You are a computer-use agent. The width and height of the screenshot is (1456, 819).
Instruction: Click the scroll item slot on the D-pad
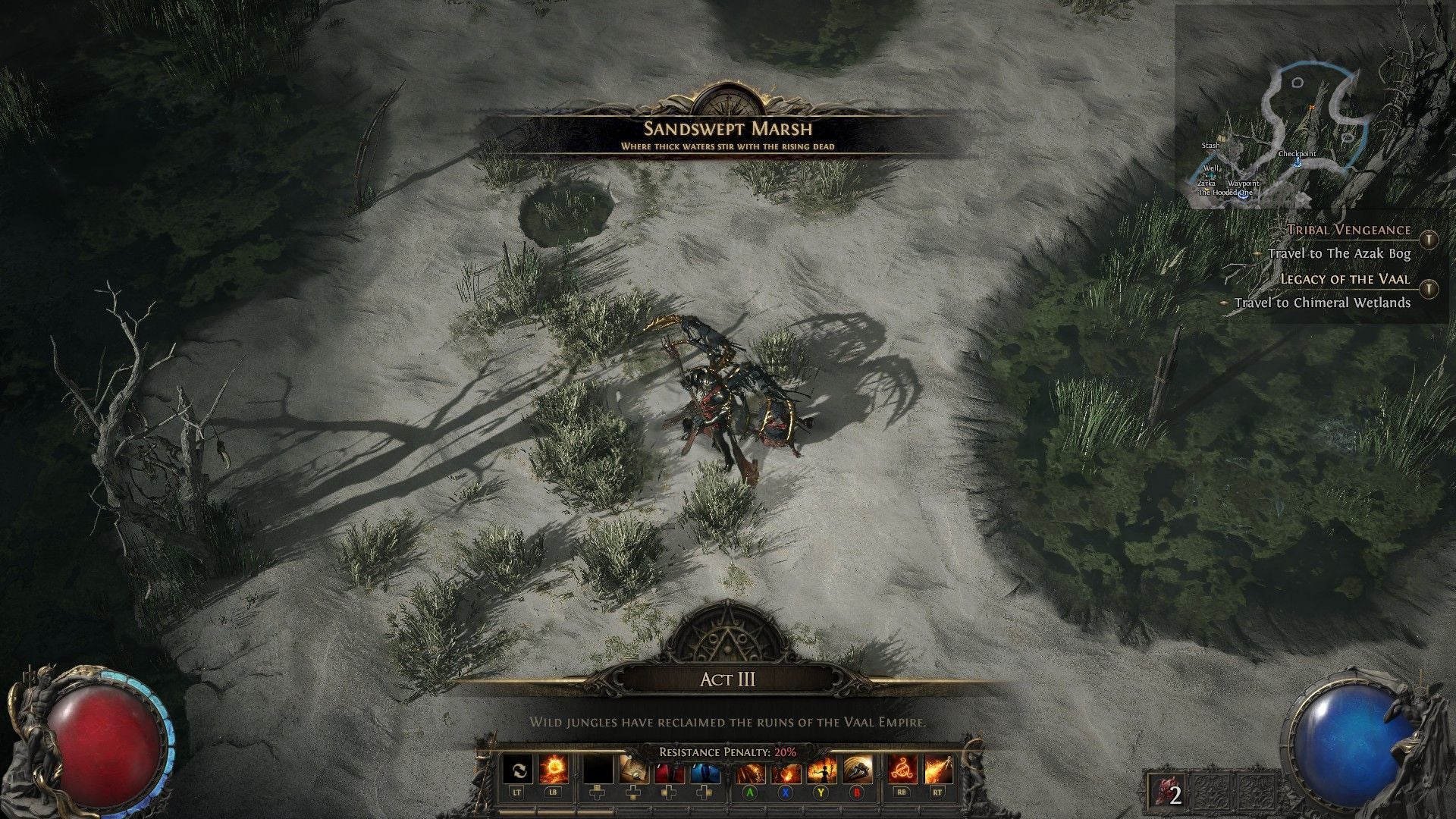(x=633, y=770)
